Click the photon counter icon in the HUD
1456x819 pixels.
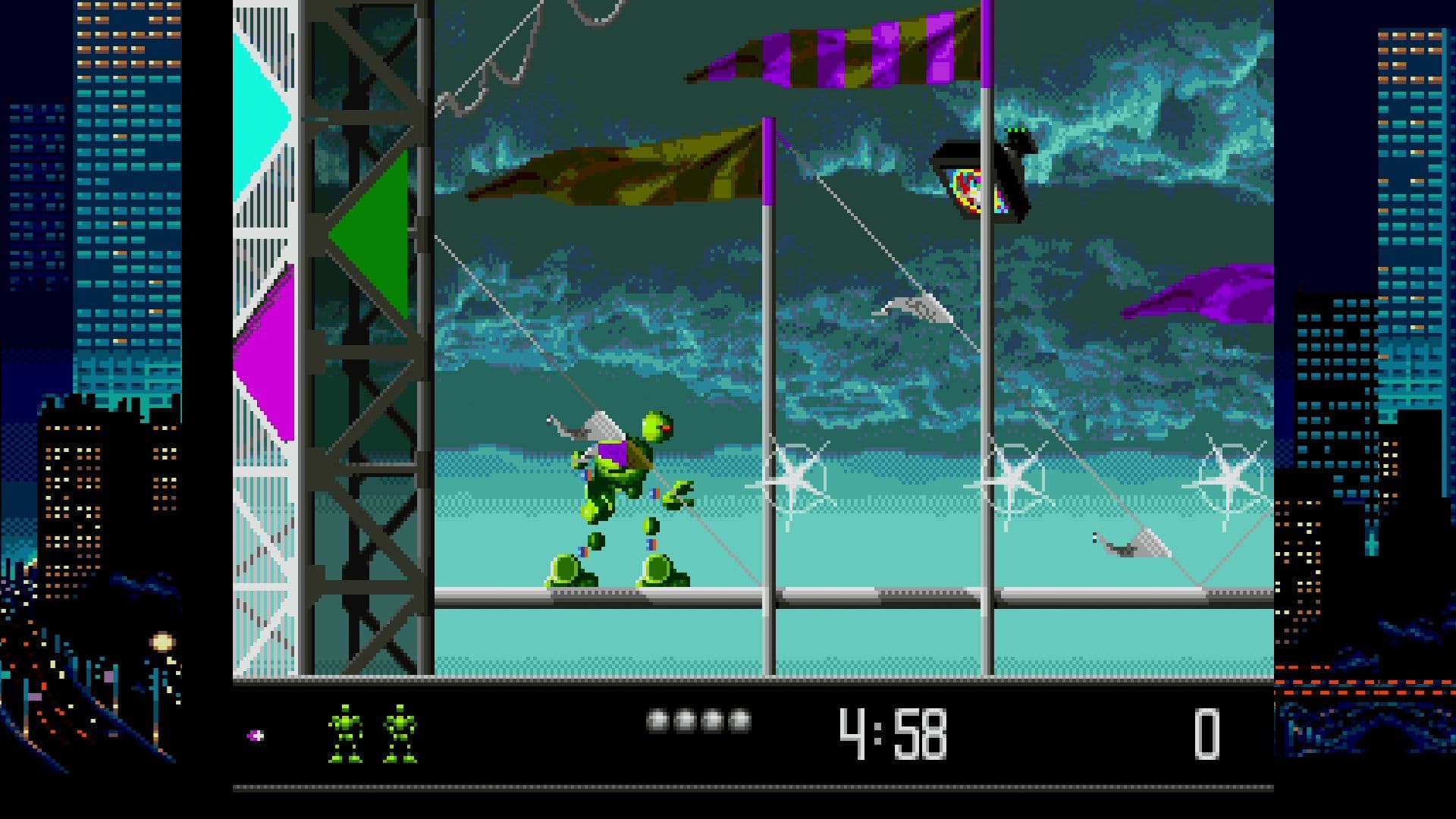click(x=256, y=733)
